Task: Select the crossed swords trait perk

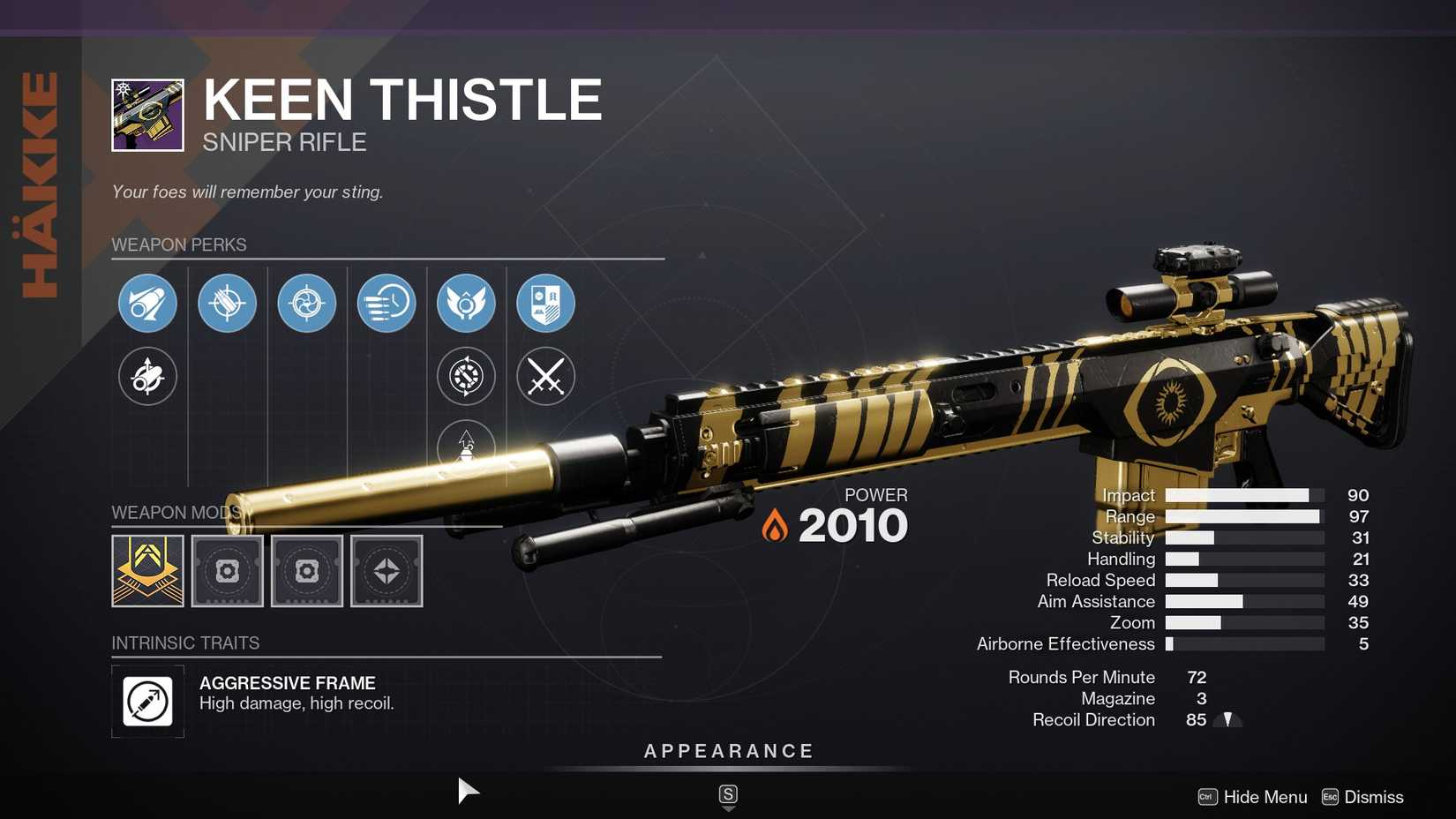Action: point(545,376)
